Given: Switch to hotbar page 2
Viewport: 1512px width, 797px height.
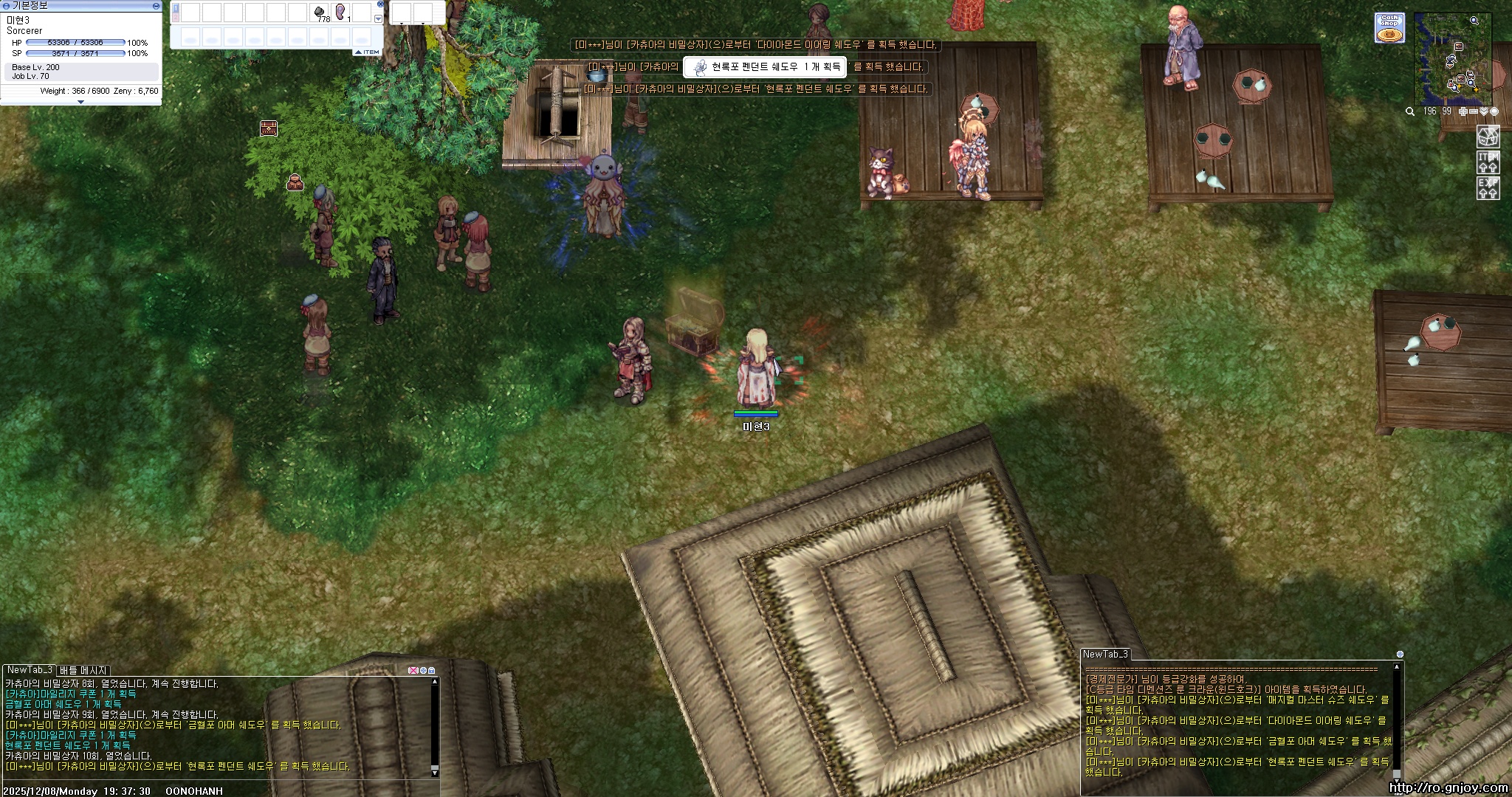Looking at the screenshot, I should click(x=176, y=16).
